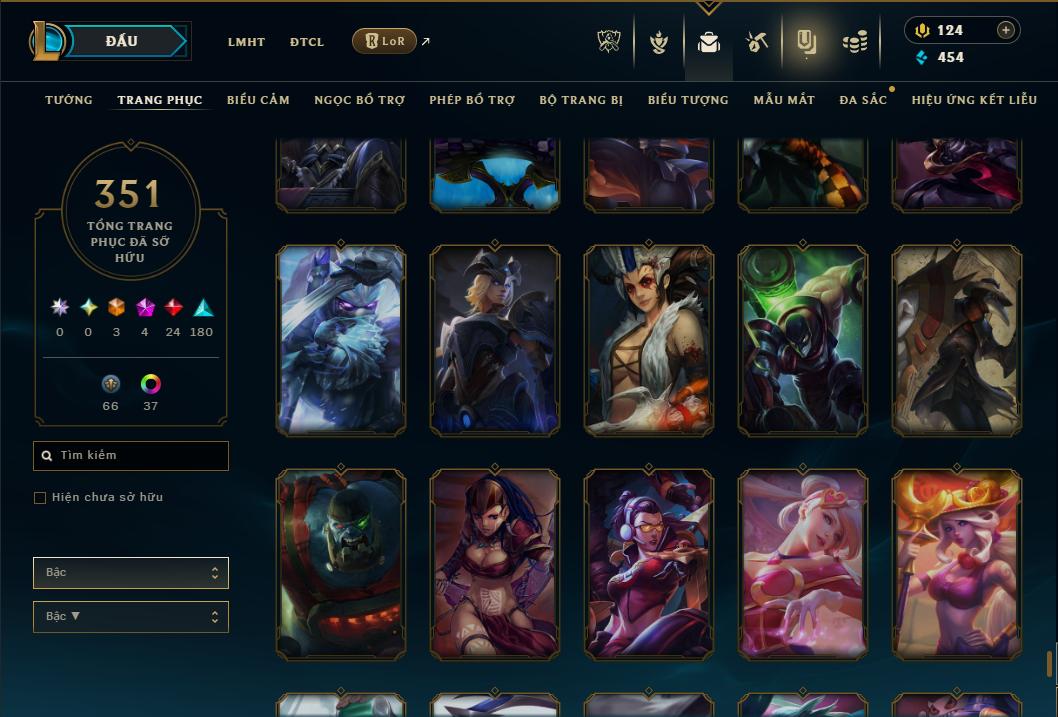Go to the PHÉP BỔ TRỢ tab
This screenshot has height=717, width=1058.
472,100
